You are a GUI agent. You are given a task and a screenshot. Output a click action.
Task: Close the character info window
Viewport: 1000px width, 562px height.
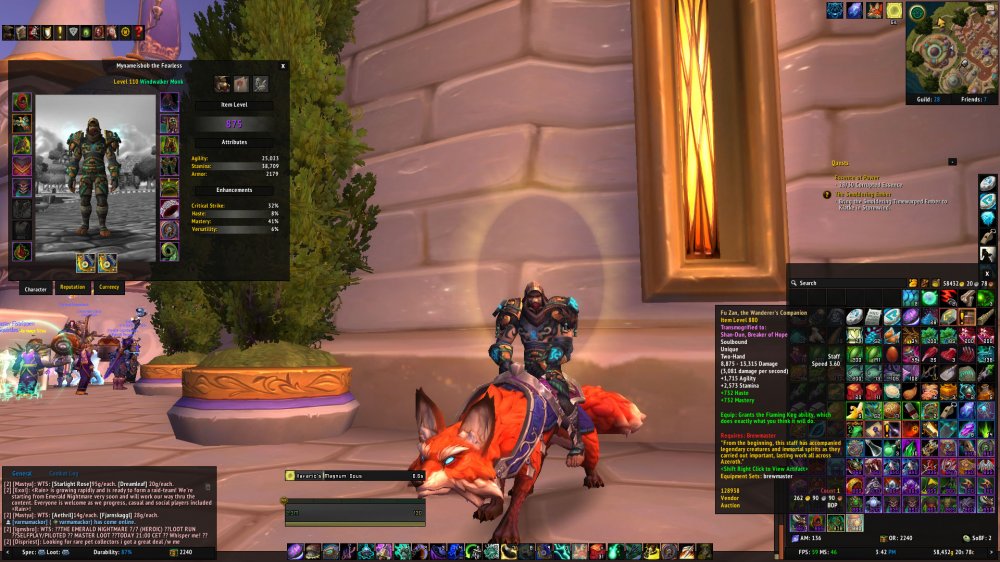click(x=283, y=66)
